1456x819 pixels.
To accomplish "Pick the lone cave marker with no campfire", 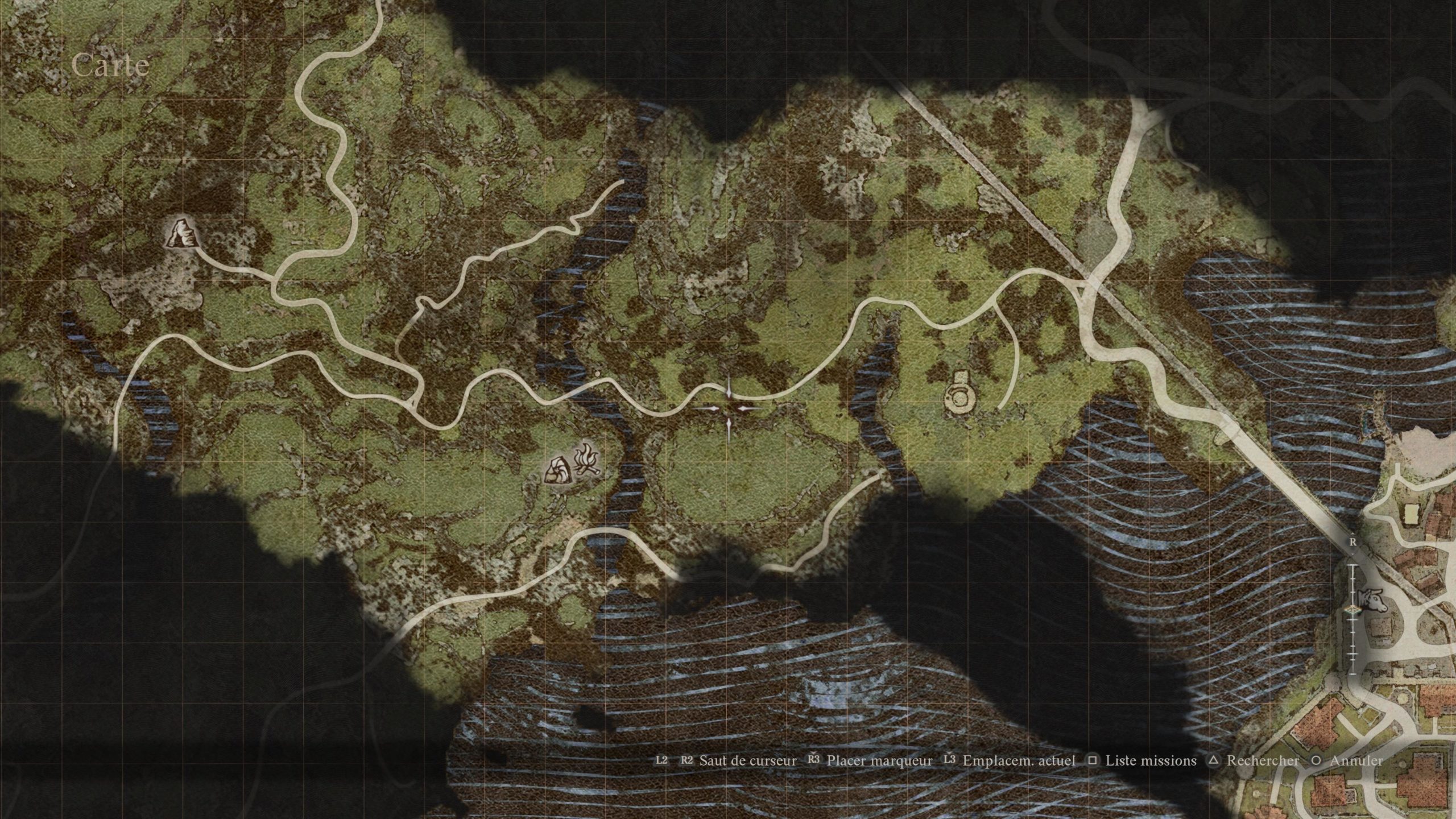I will click(182, 234).
